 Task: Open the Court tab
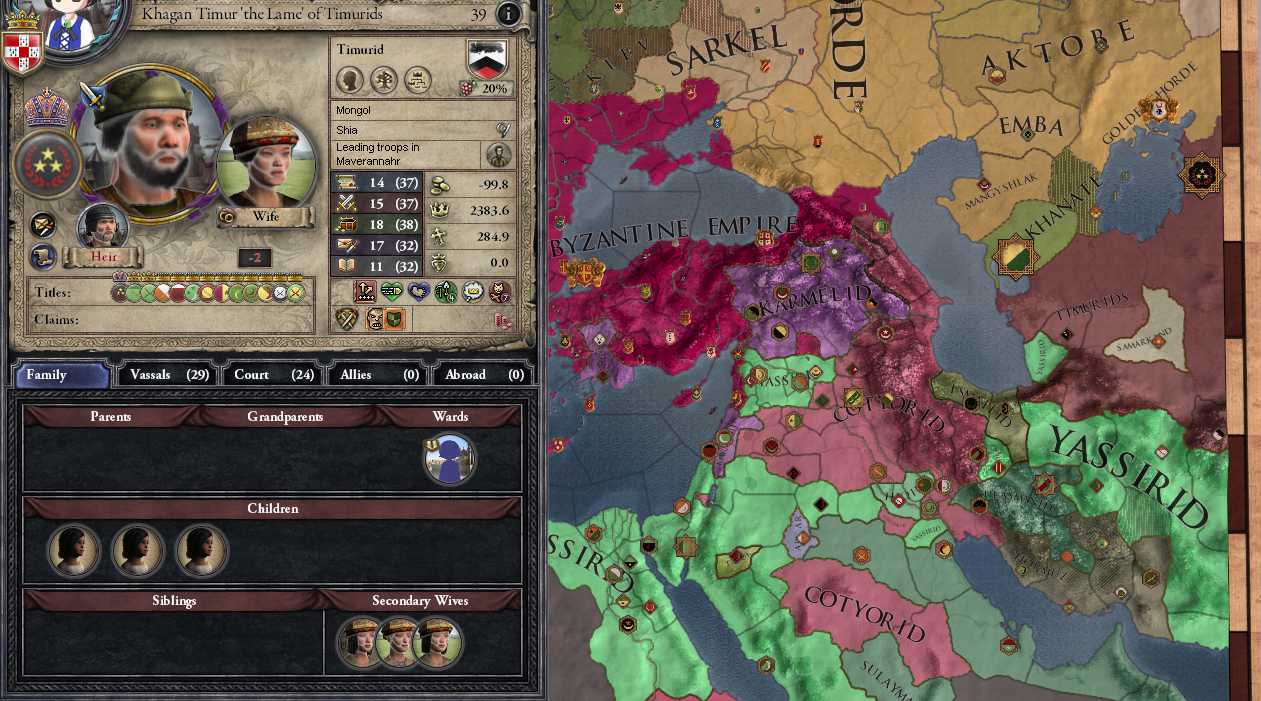point(274,375)
